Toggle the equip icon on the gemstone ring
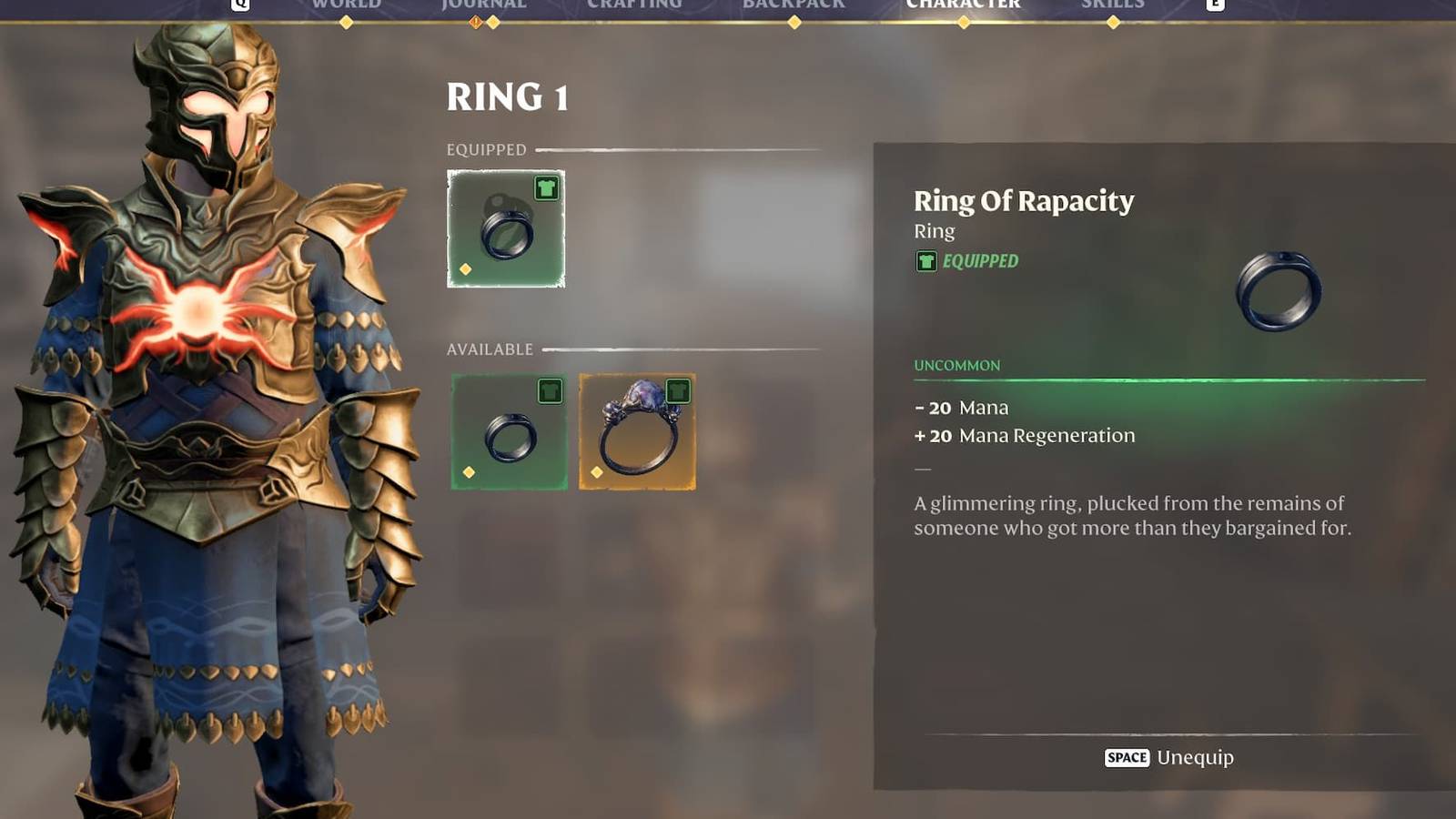The image size is (1456, 819). tap(677, 389)
